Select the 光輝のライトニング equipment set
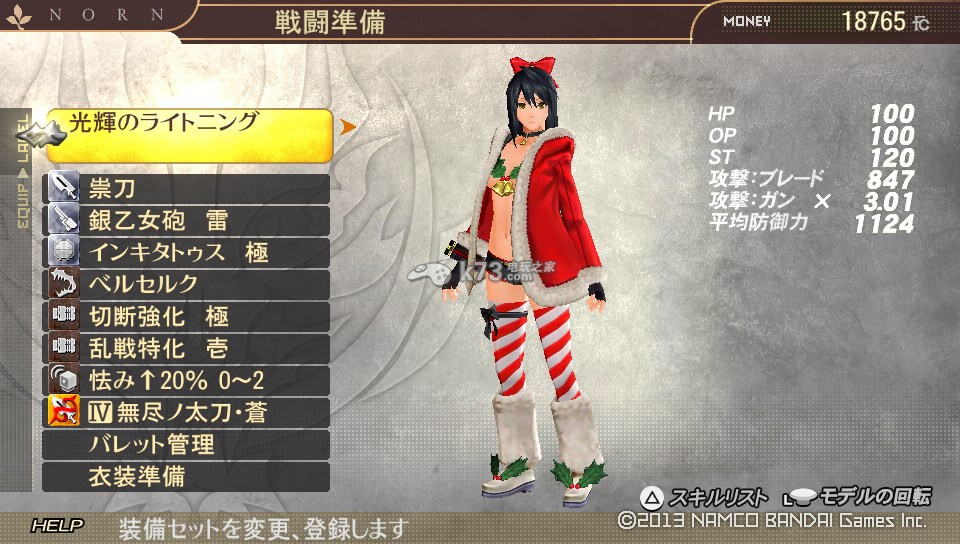 pyautogui.click(x=190, y=134)
